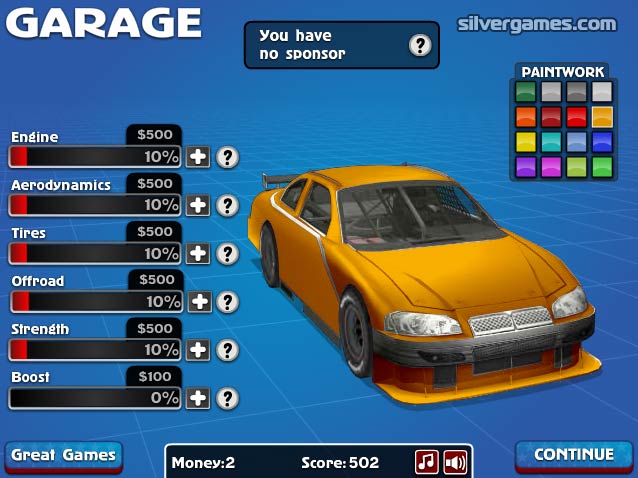Increase the Offroad stat
Screen dimensions: 638x478
click(199, 301)
